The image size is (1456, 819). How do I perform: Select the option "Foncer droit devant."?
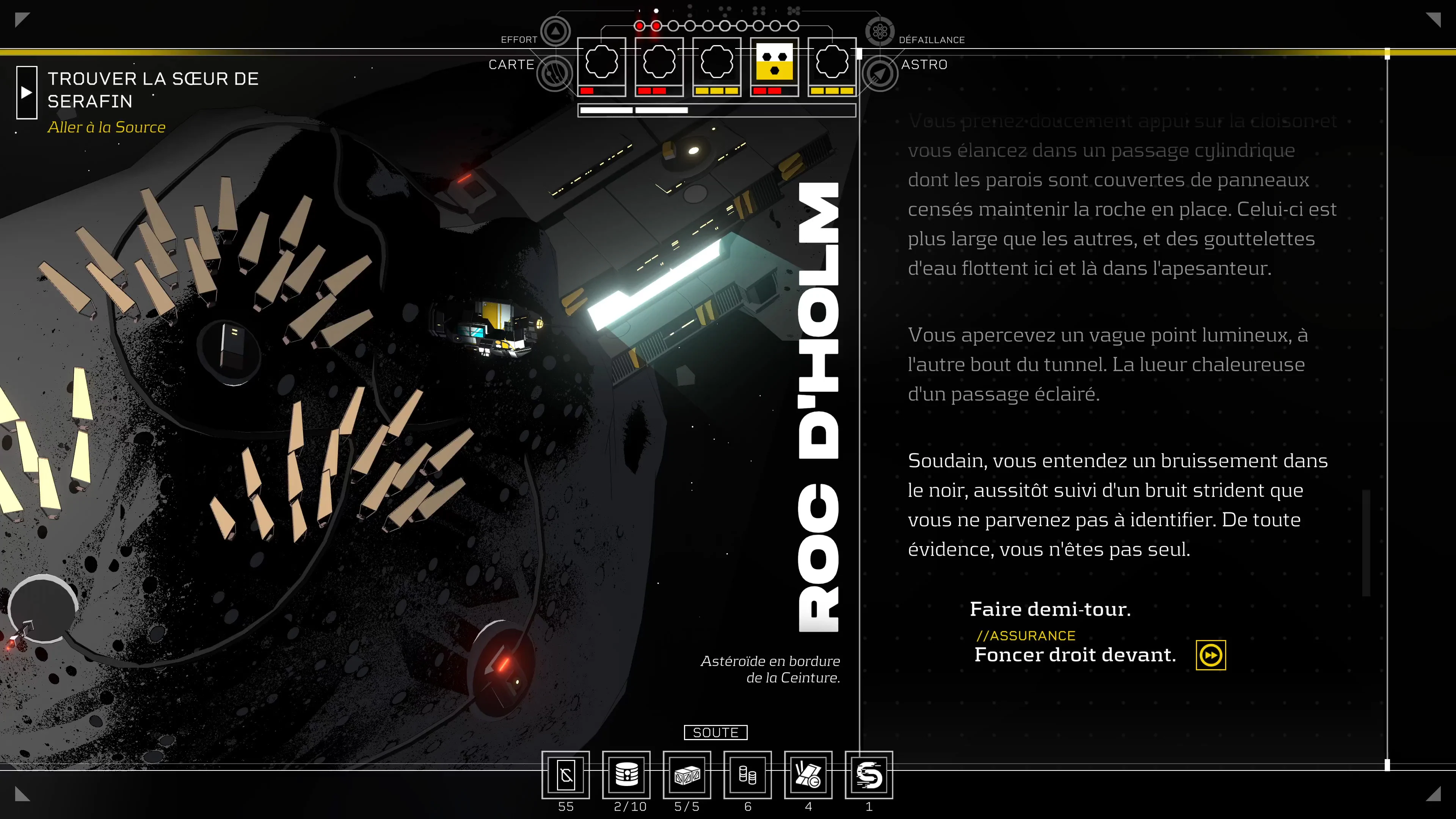1075,654
